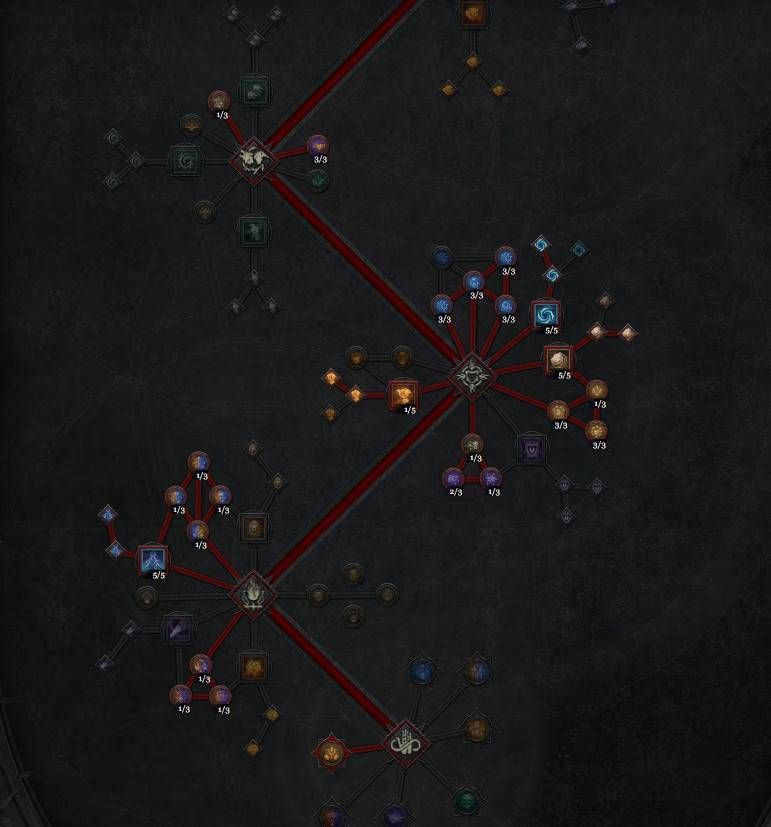Image resolution: width=771 pixels, height=827 pixels.
Task: Select the orange square skill at 1/5
Action: tap(403, 395)
